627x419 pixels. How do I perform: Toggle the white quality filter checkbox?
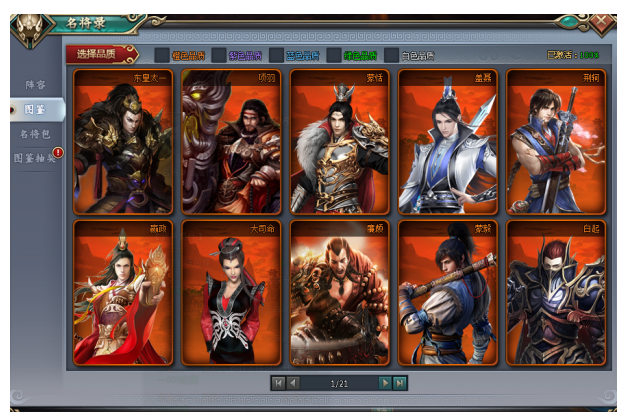tap(390, 55)
